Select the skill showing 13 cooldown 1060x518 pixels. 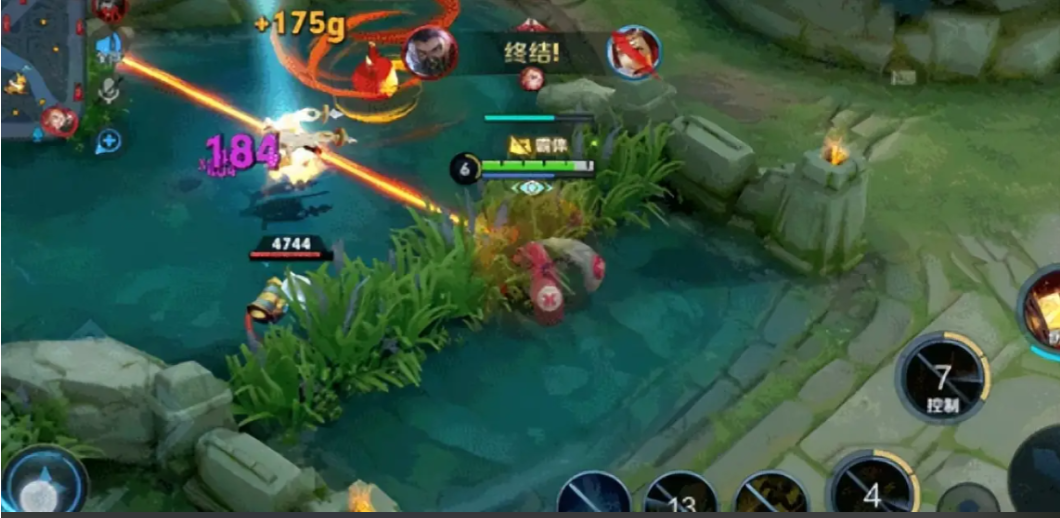coord(680,498)
